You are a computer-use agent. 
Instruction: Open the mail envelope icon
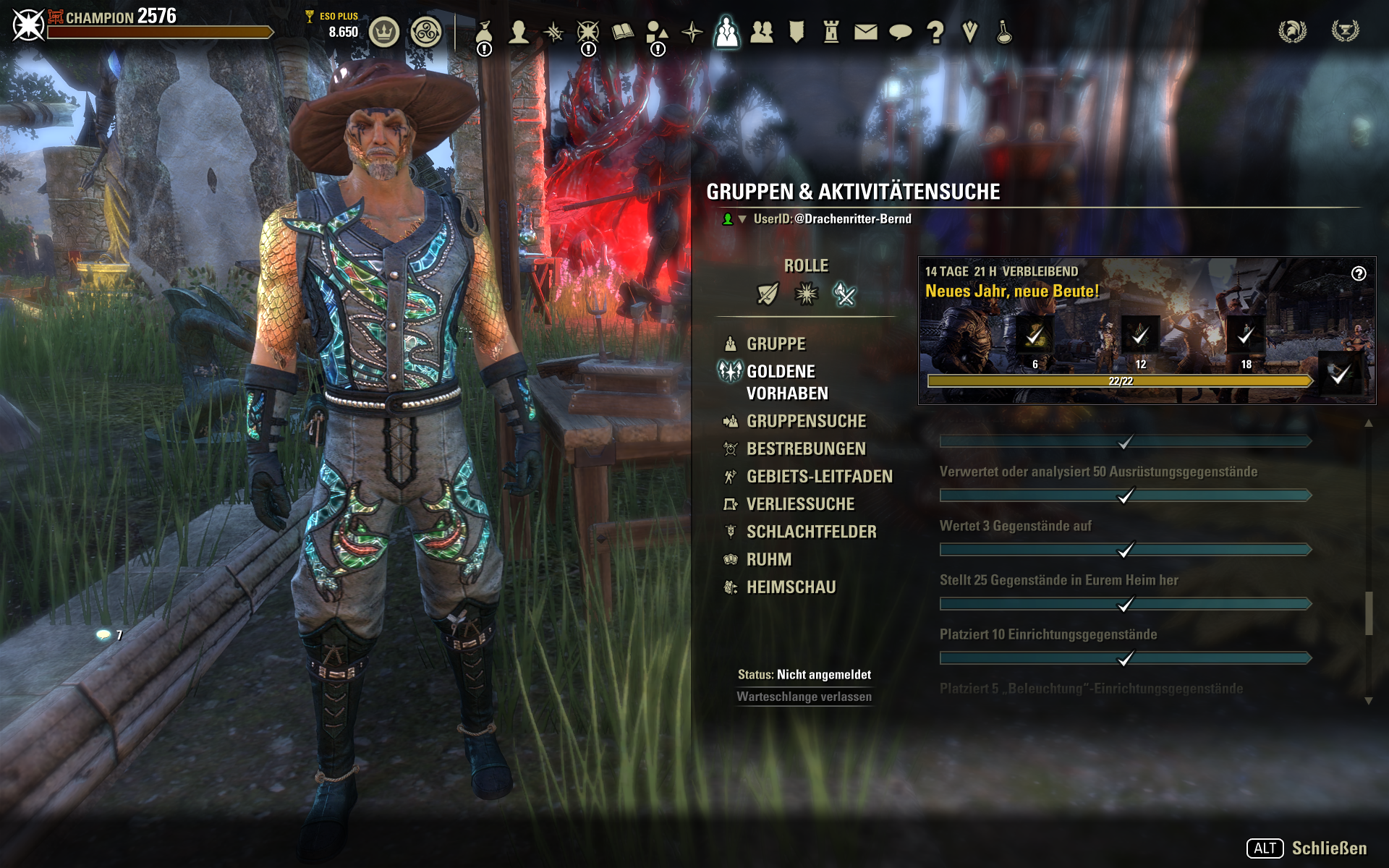tap(865, 32)
